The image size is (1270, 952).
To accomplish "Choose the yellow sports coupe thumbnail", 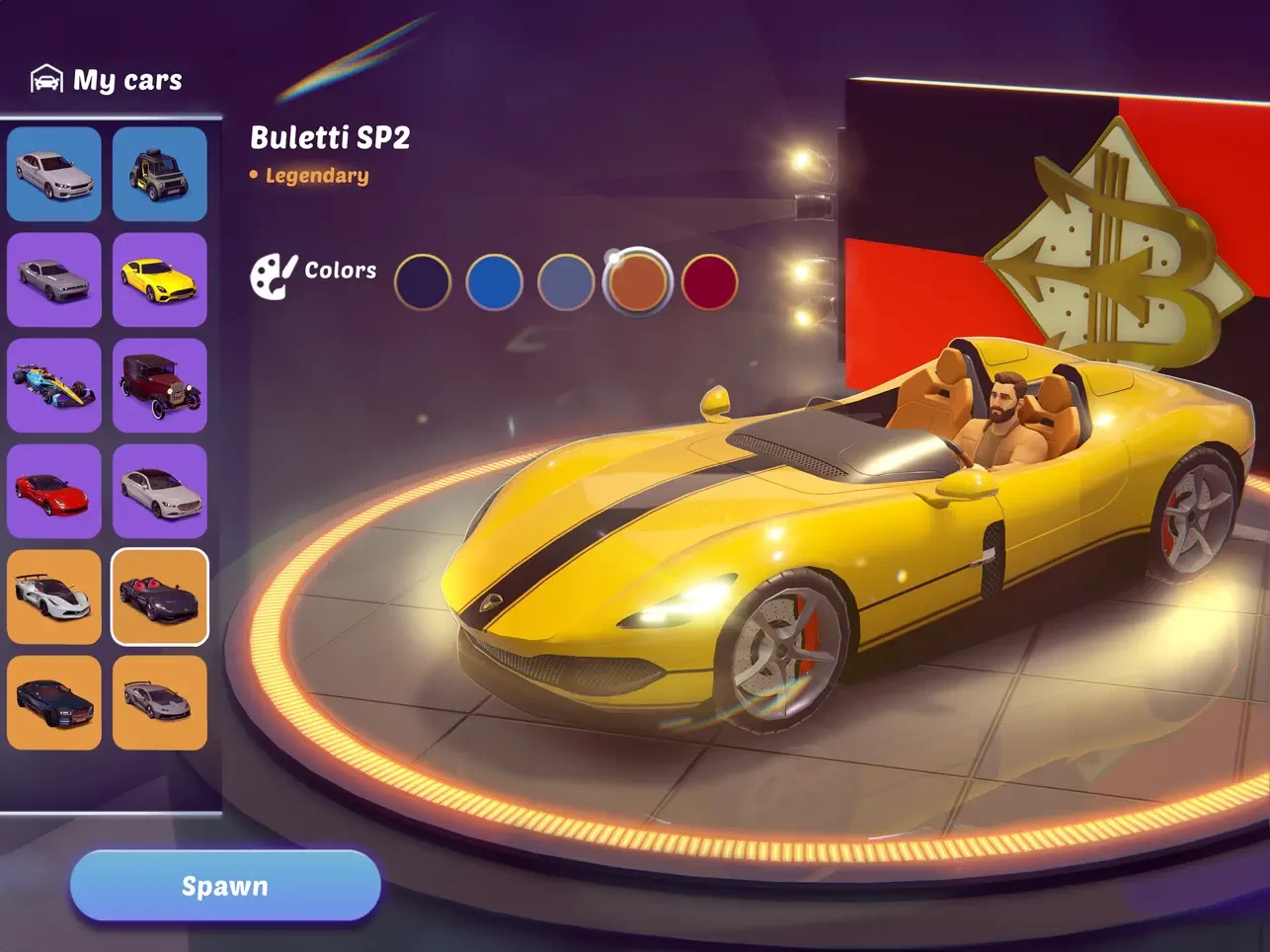I will (x=160, y=279).
